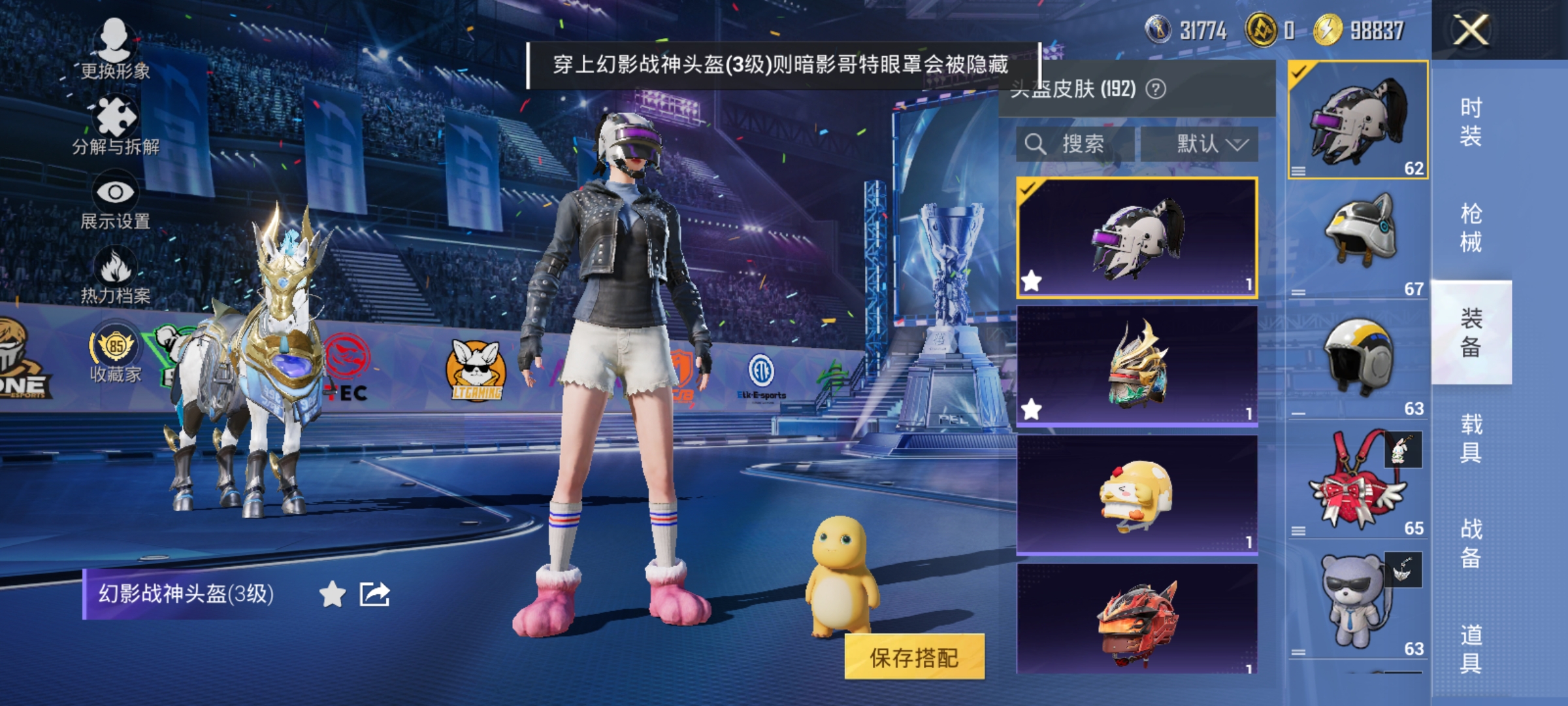The height and width of the screenshot is (706, 1568).
Task: Open the search magnifier in helmet list
Action: pos(1036,143)
